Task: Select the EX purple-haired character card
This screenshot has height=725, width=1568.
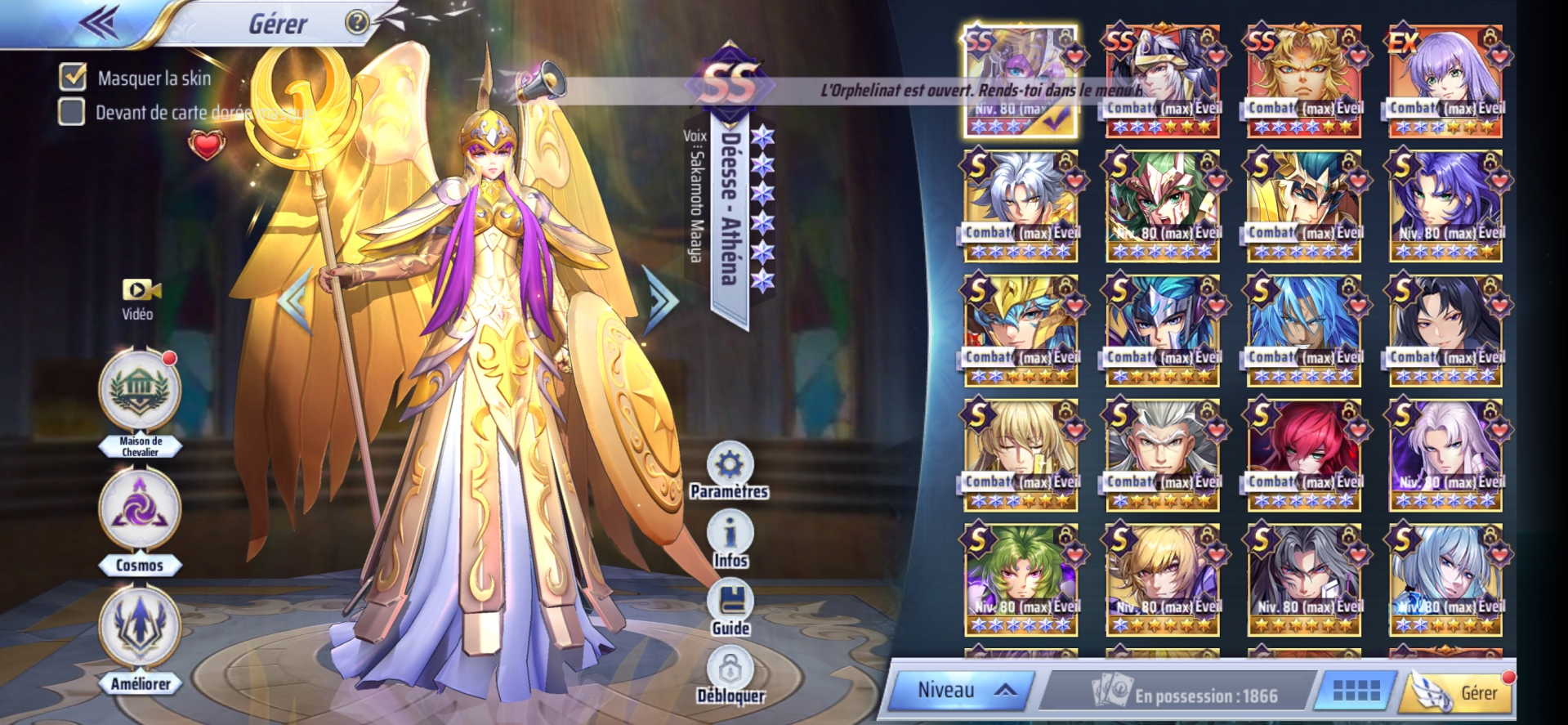Action: pyautogui.click(x=1445, y=80)
